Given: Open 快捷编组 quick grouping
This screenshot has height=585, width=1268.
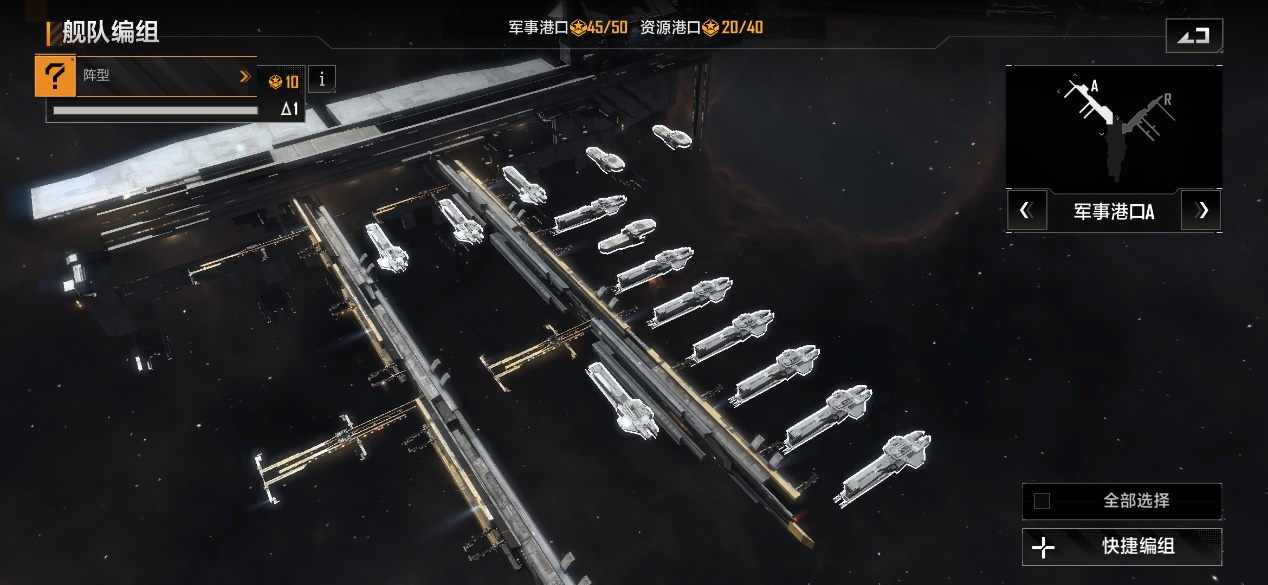Looking at the screenshot, I should 1121,547.
